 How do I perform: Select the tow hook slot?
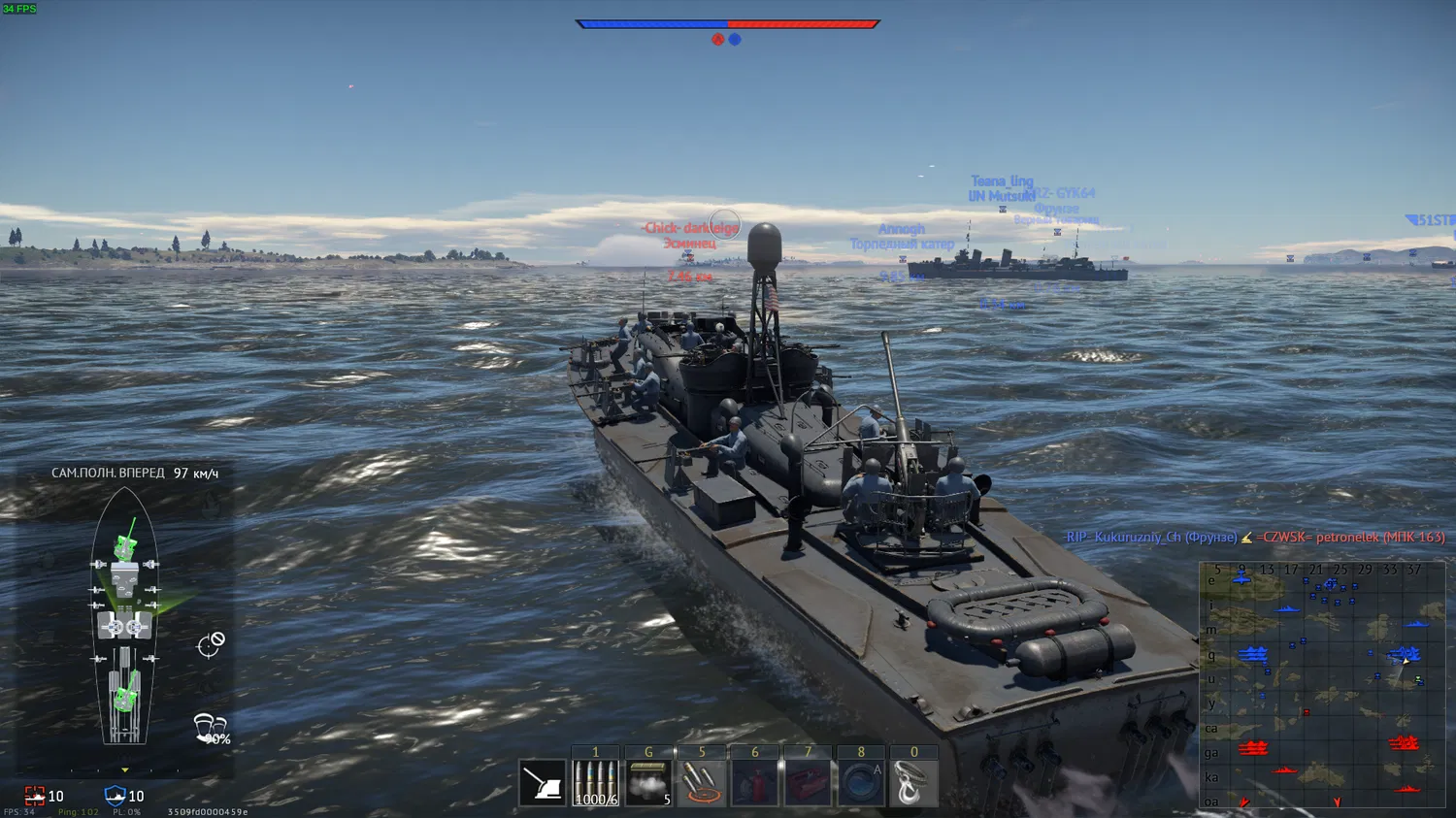pos(912,783)
